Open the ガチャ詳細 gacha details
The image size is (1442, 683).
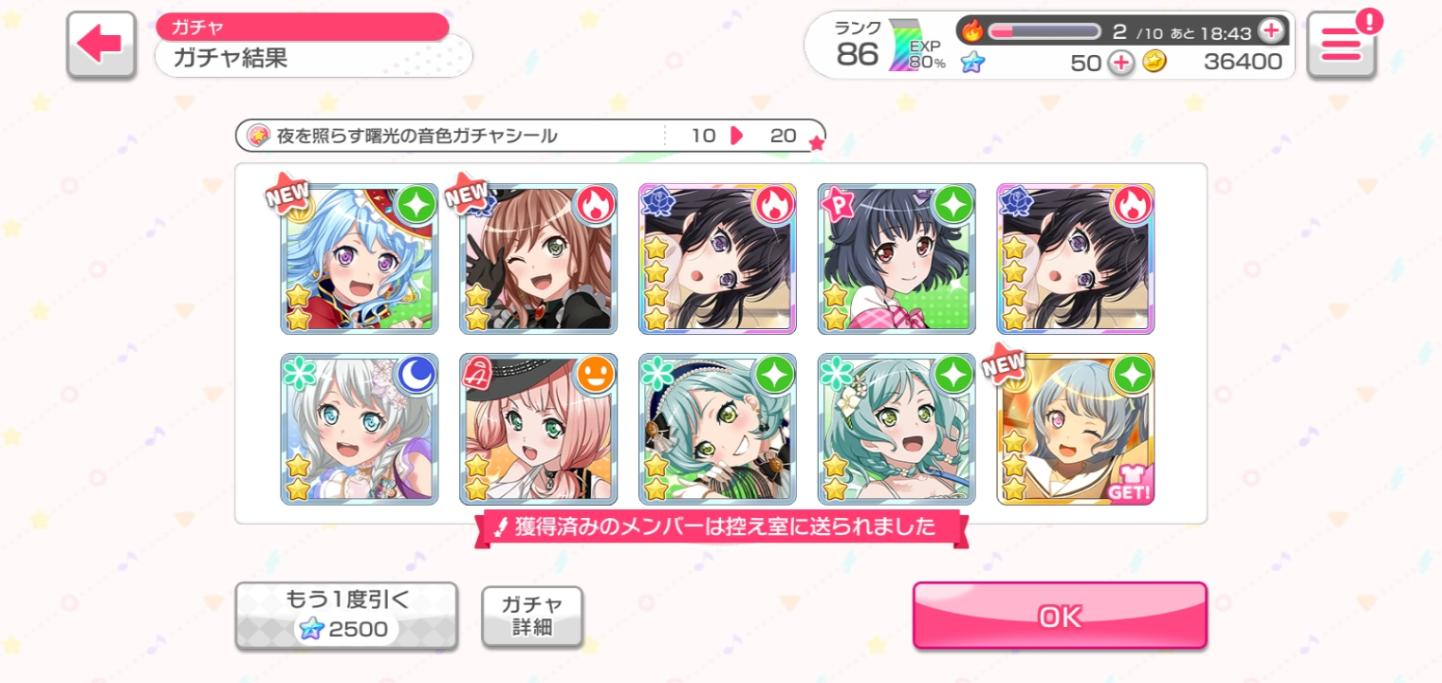(x=532, y=616)
